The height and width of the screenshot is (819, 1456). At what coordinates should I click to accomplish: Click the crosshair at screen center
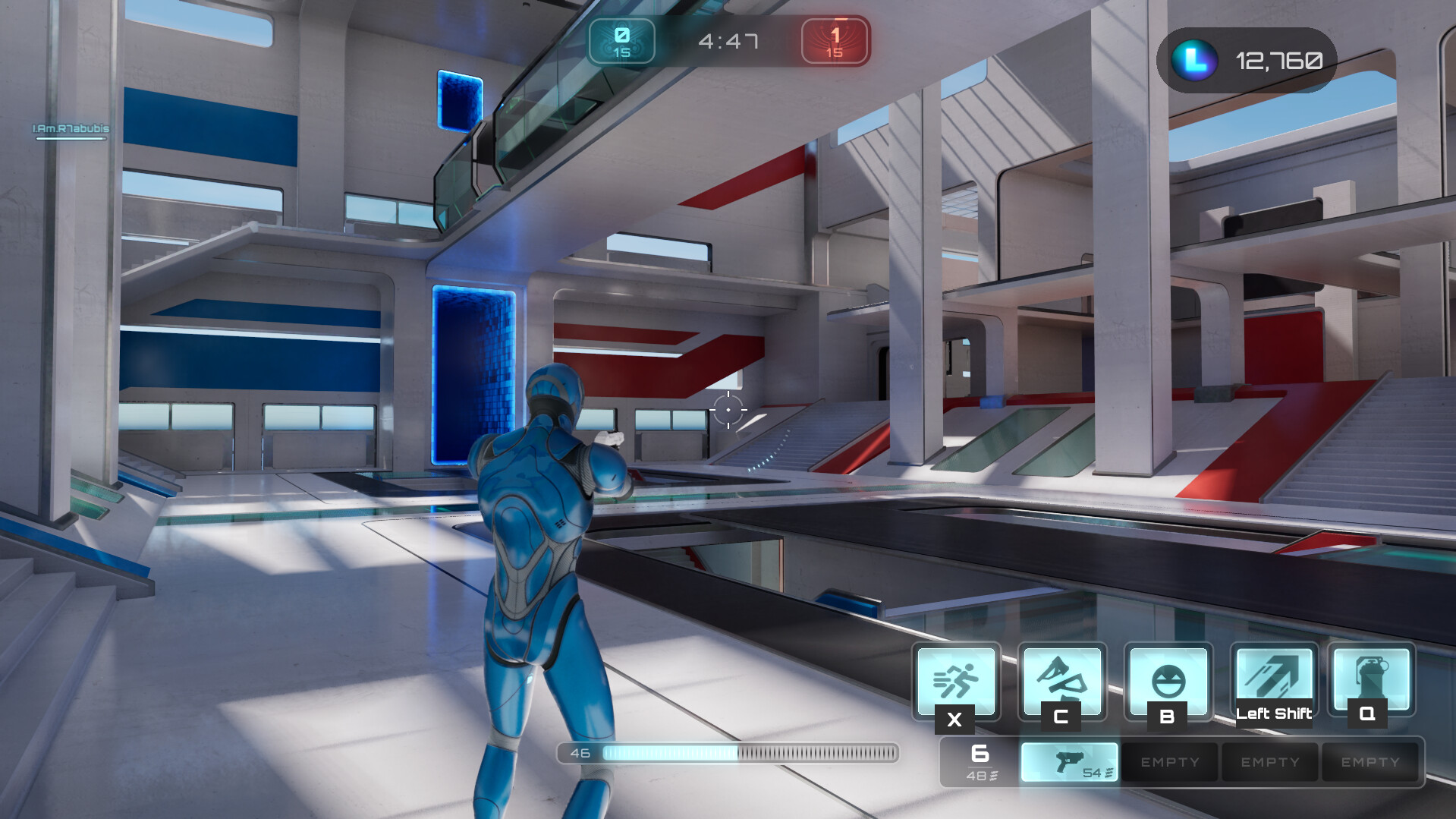pos(728,410)
